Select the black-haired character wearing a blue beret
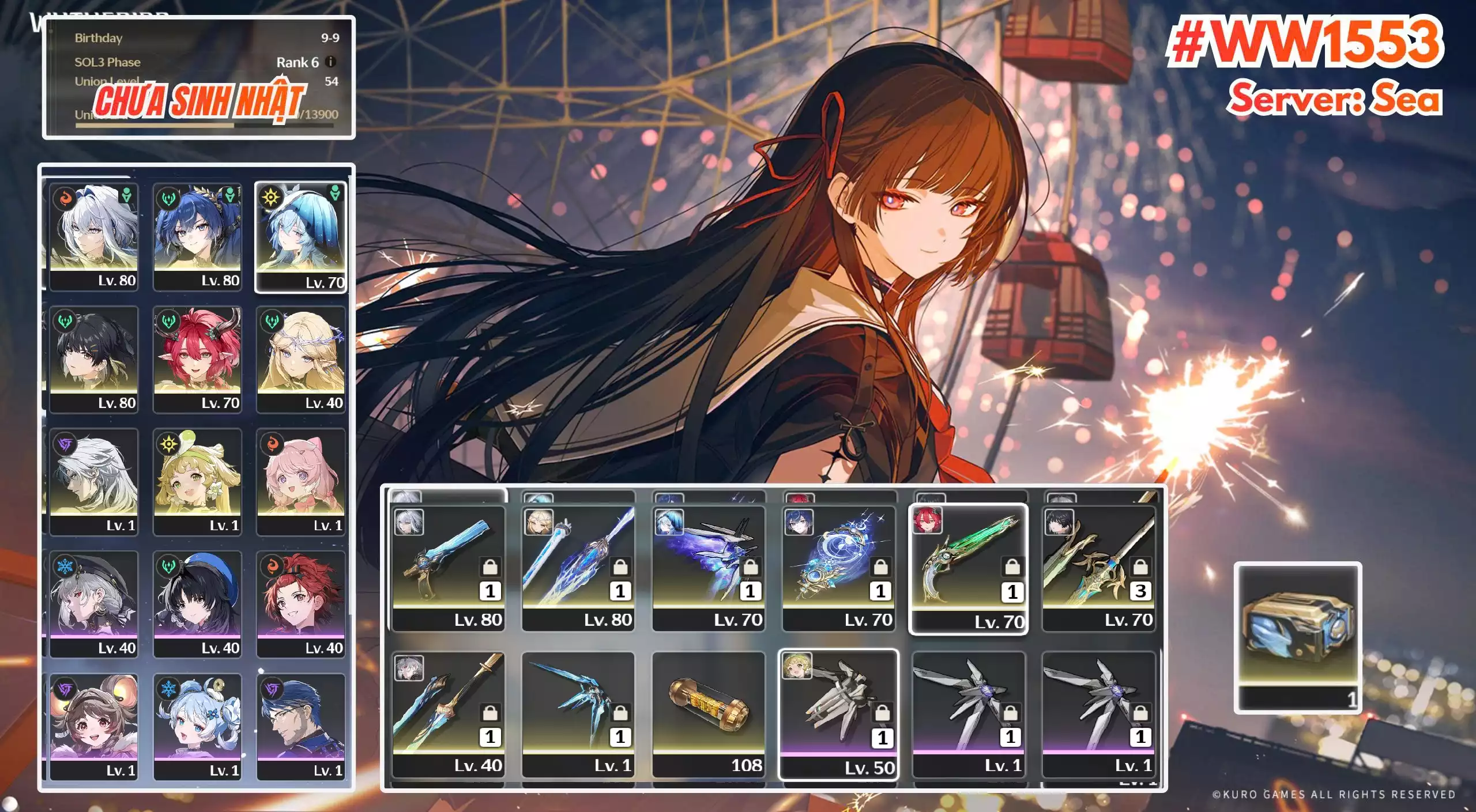Image resolution: width=1476 pixels, height=812 pixels. click(197, 603)
